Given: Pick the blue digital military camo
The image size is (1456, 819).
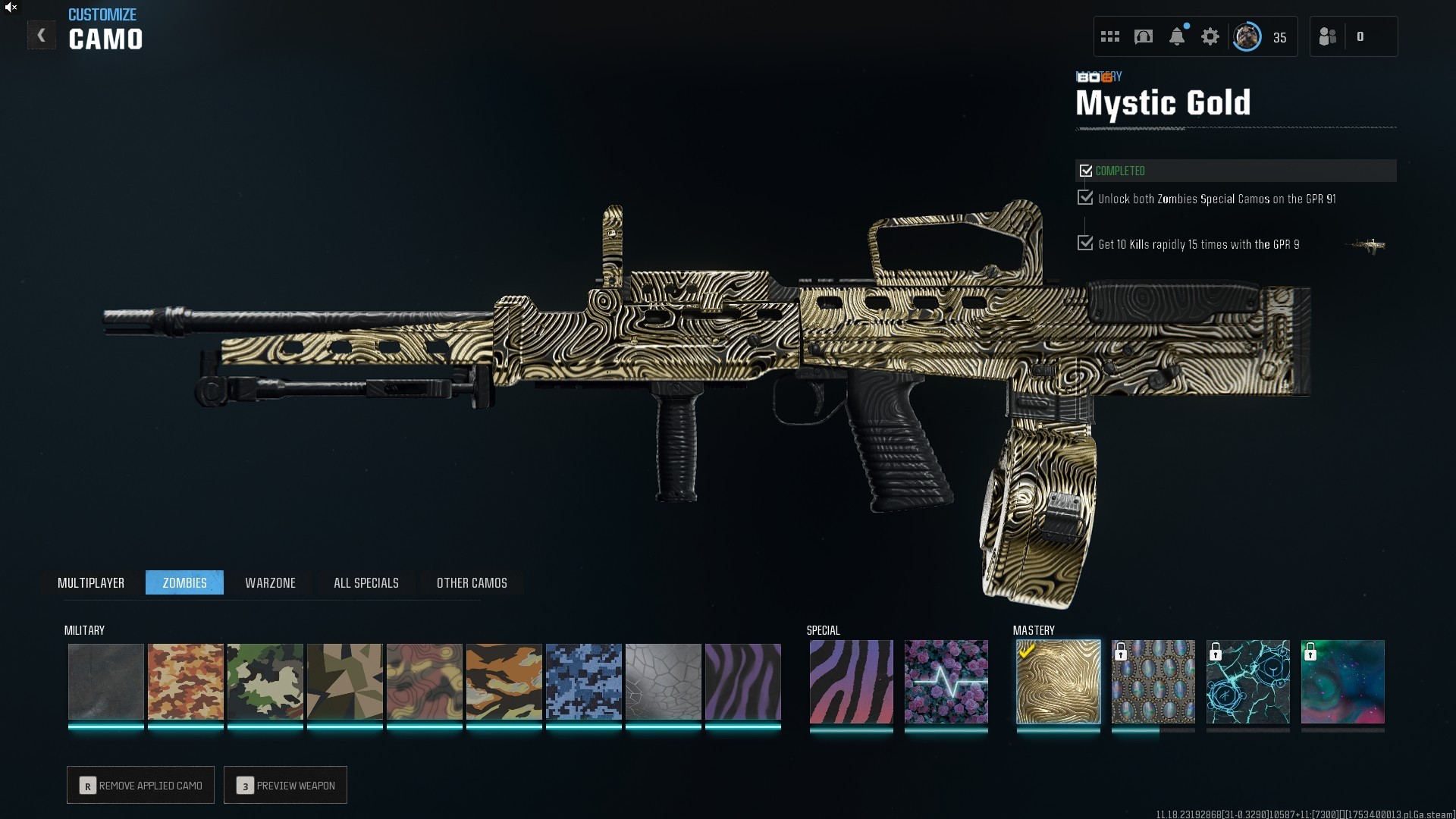Looking at the screenshot, I should pos(584,681).
